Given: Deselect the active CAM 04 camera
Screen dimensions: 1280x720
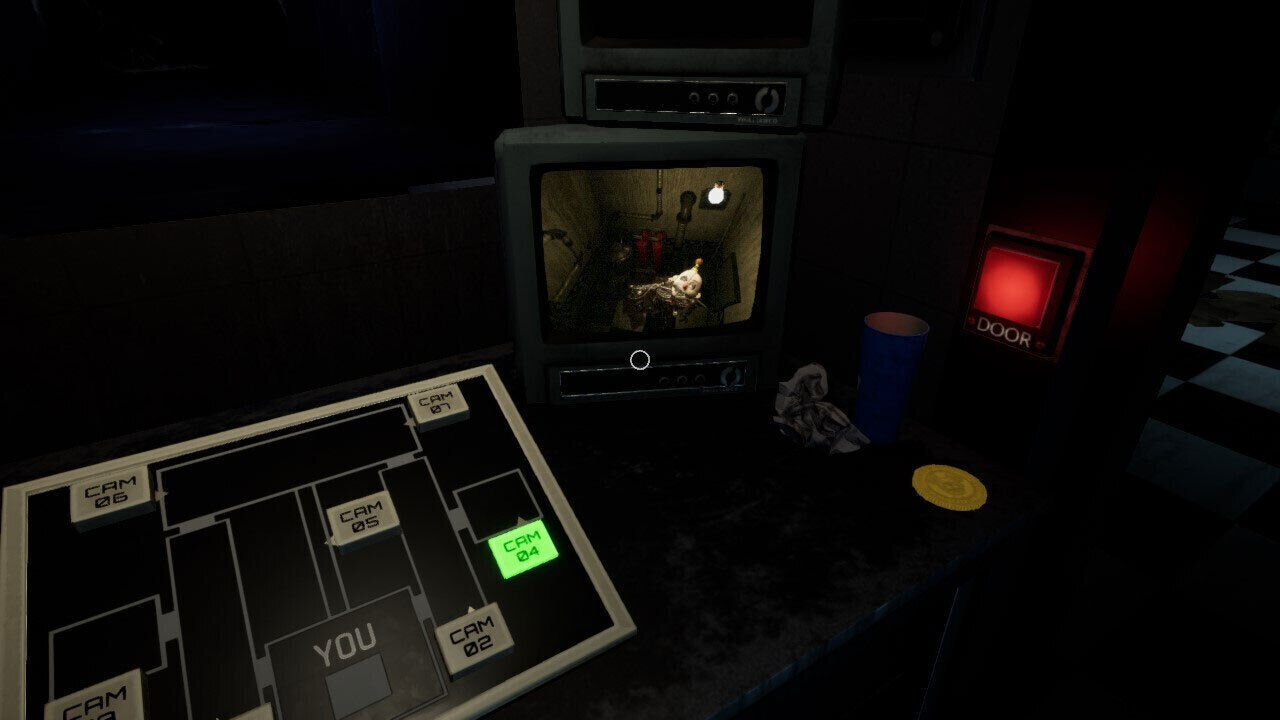Looking at the screenshot, I should point(525,550).
